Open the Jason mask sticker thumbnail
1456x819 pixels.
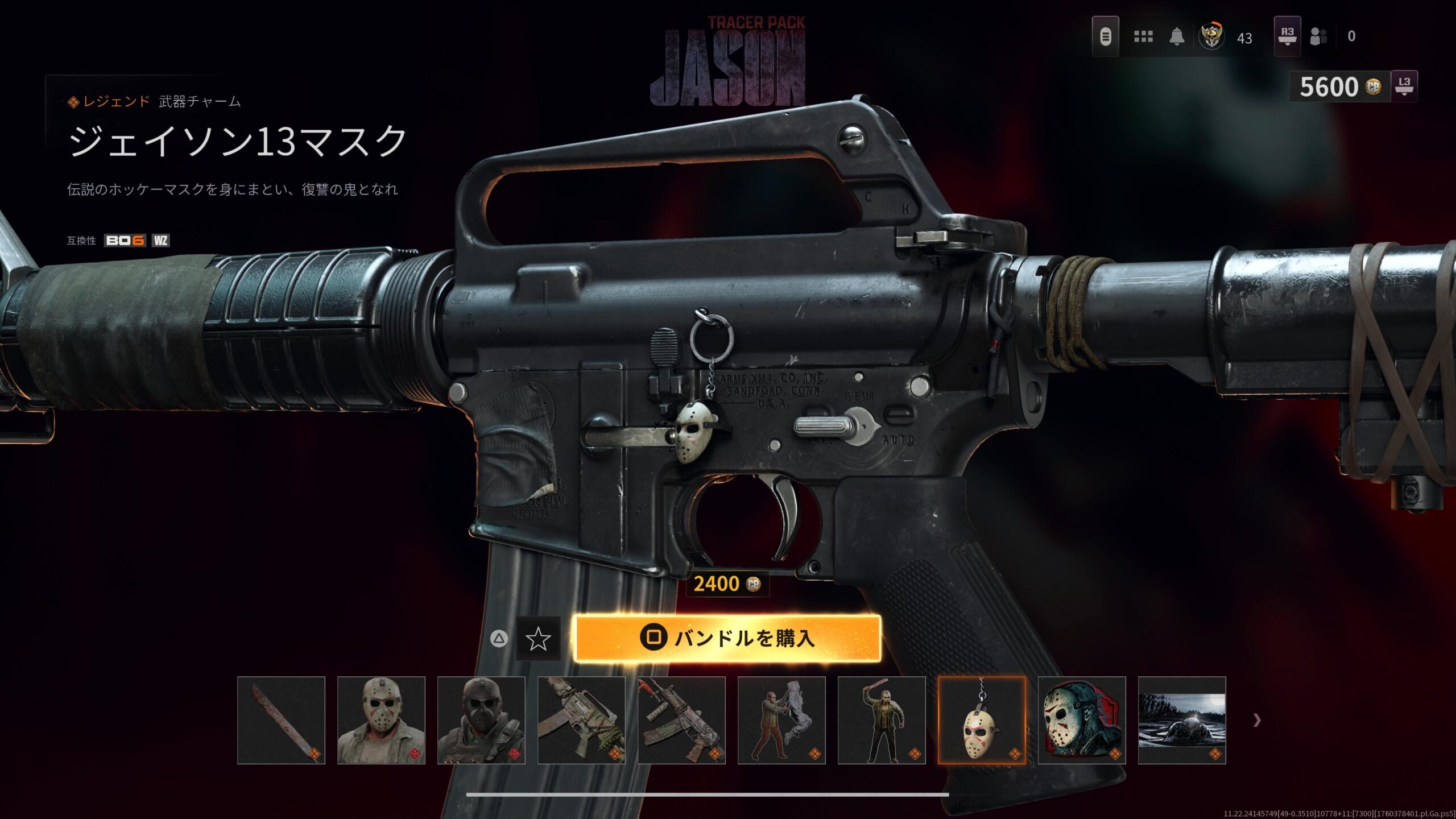pos(1082,720)
